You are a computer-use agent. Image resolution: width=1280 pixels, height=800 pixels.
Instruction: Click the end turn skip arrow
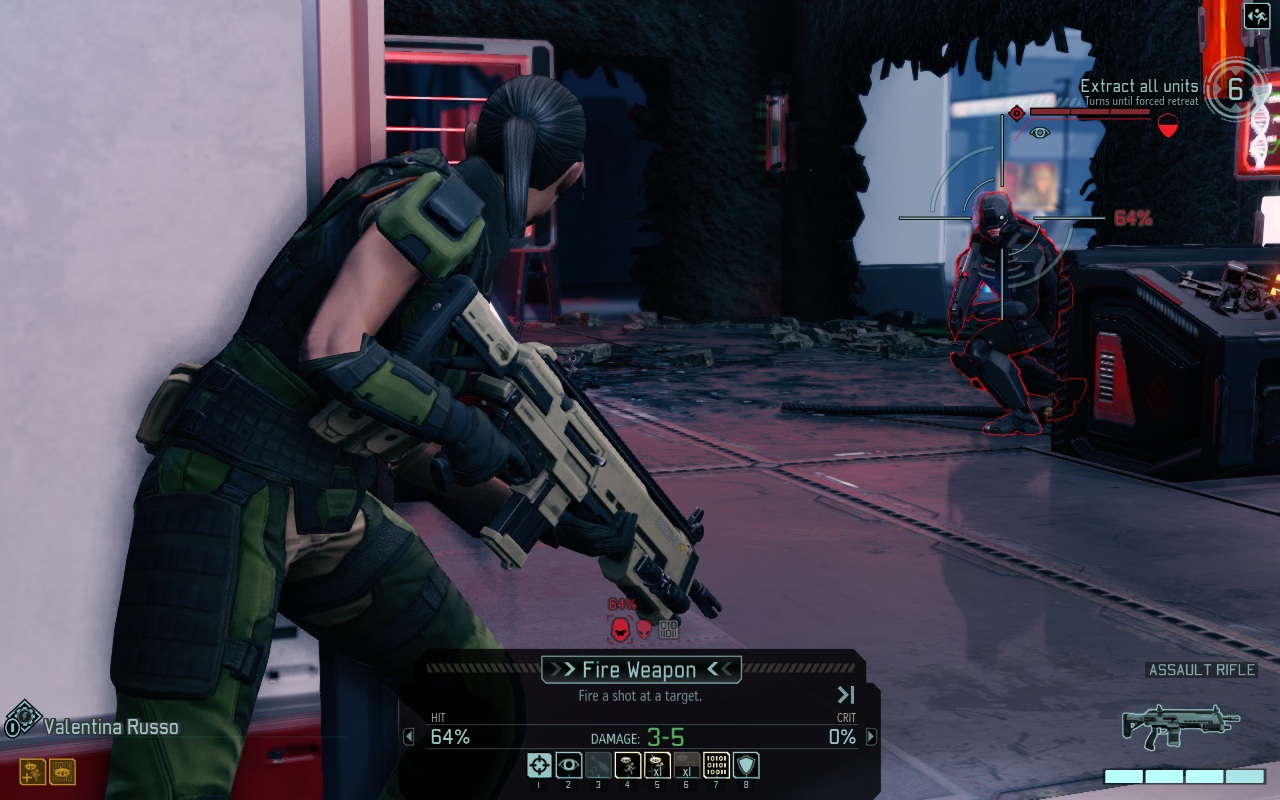(846, 695)
